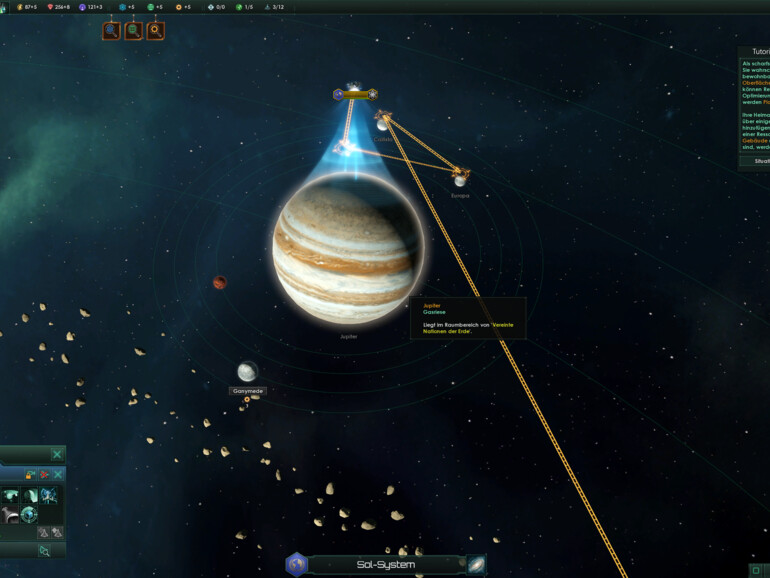Select the blue ship icon in the fleet panel
This screenshot has width=770, height=578.
point(48,496)
